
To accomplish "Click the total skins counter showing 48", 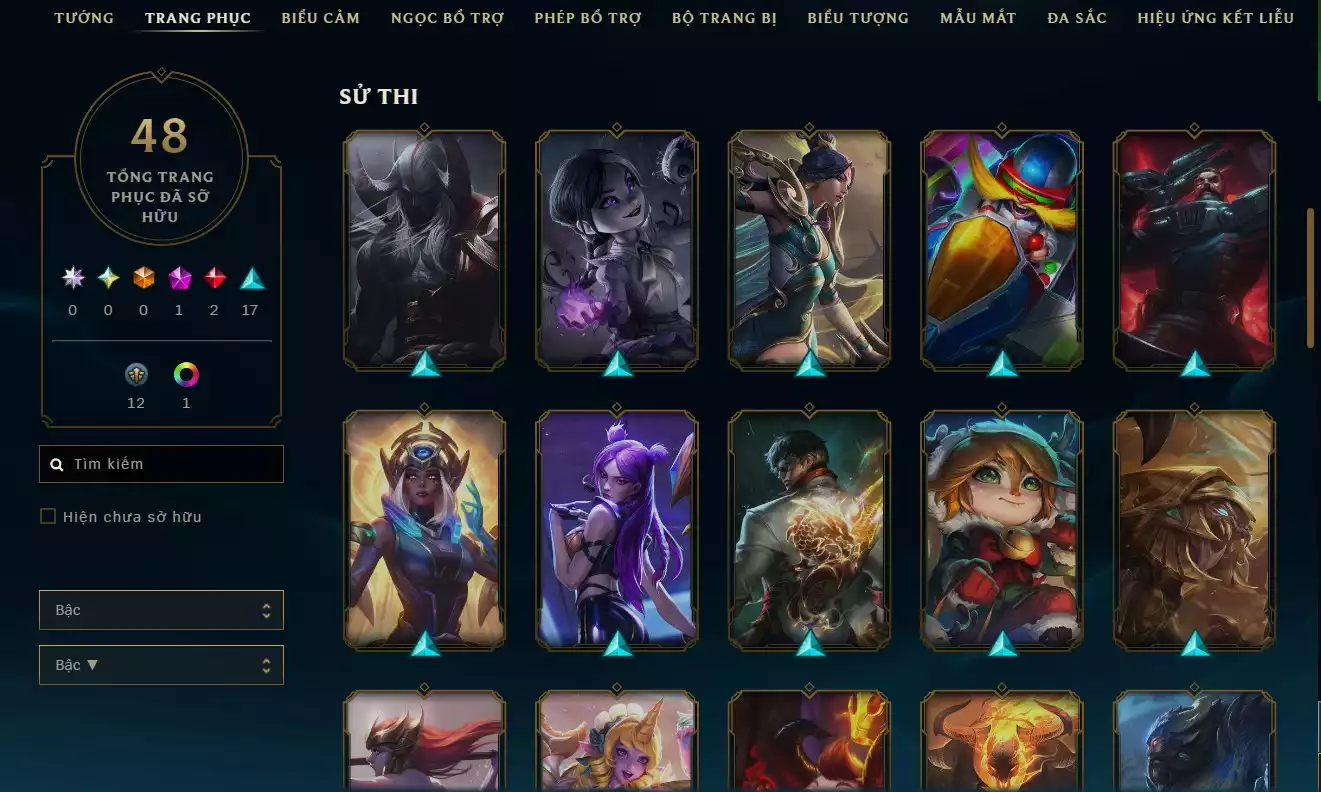I will click(160, 136).
